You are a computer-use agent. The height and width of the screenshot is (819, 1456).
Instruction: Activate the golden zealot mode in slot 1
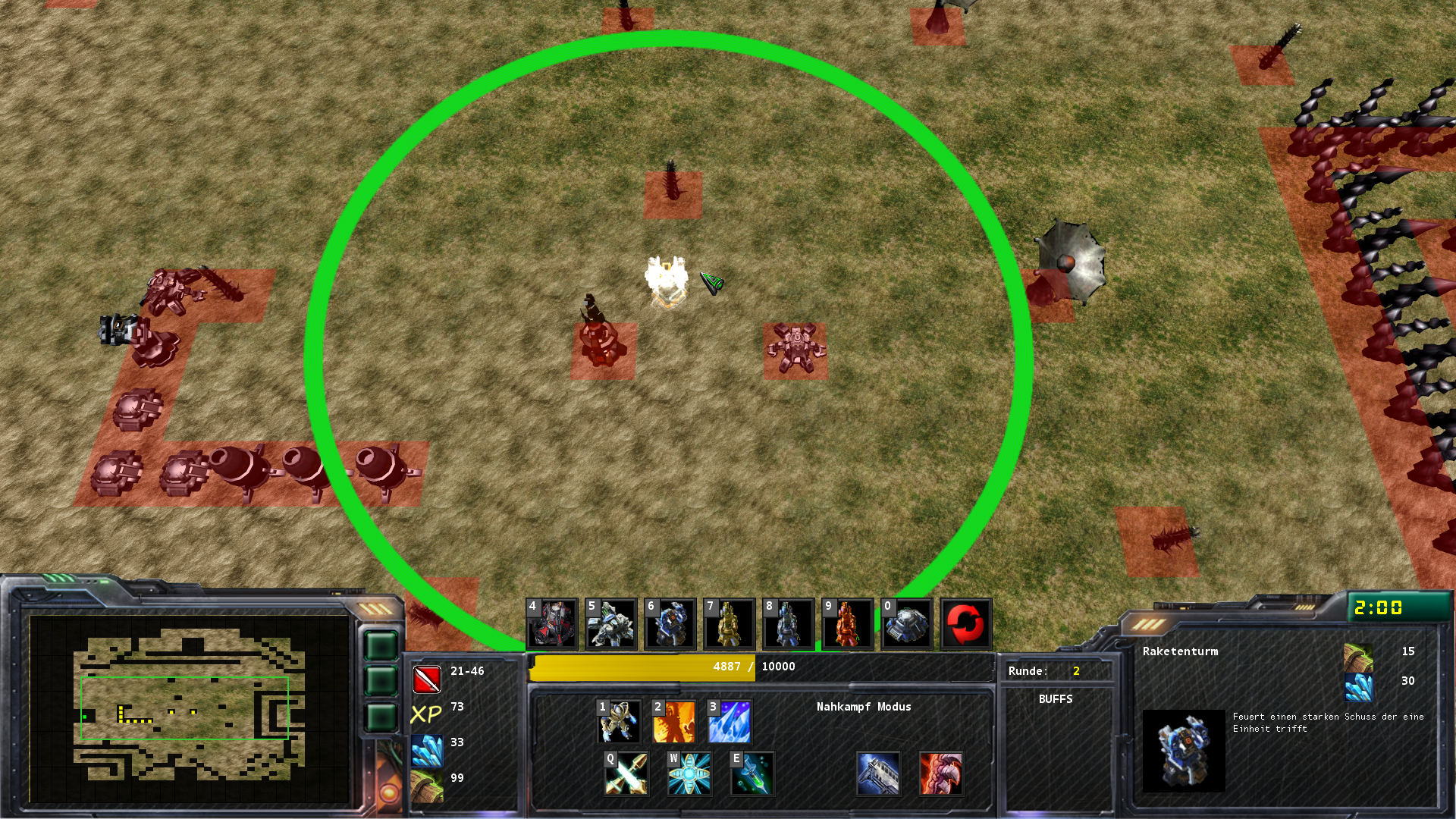620,721
